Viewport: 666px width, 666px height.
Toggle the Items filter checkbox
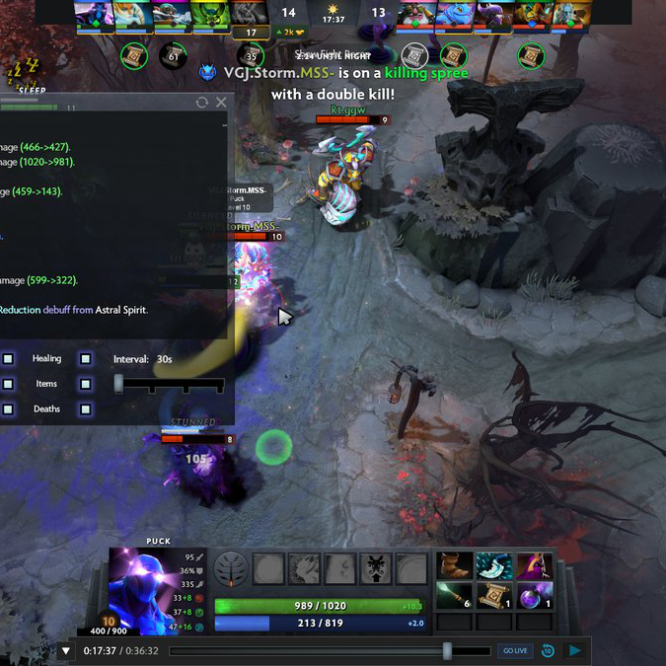click(x=86, y=383)
